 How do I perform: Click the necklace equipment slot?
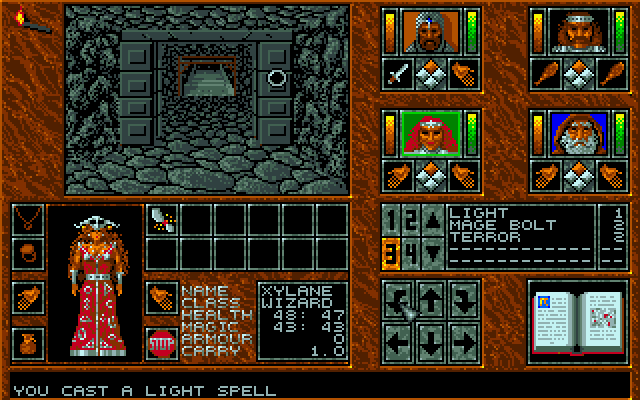tap(27, 218)
